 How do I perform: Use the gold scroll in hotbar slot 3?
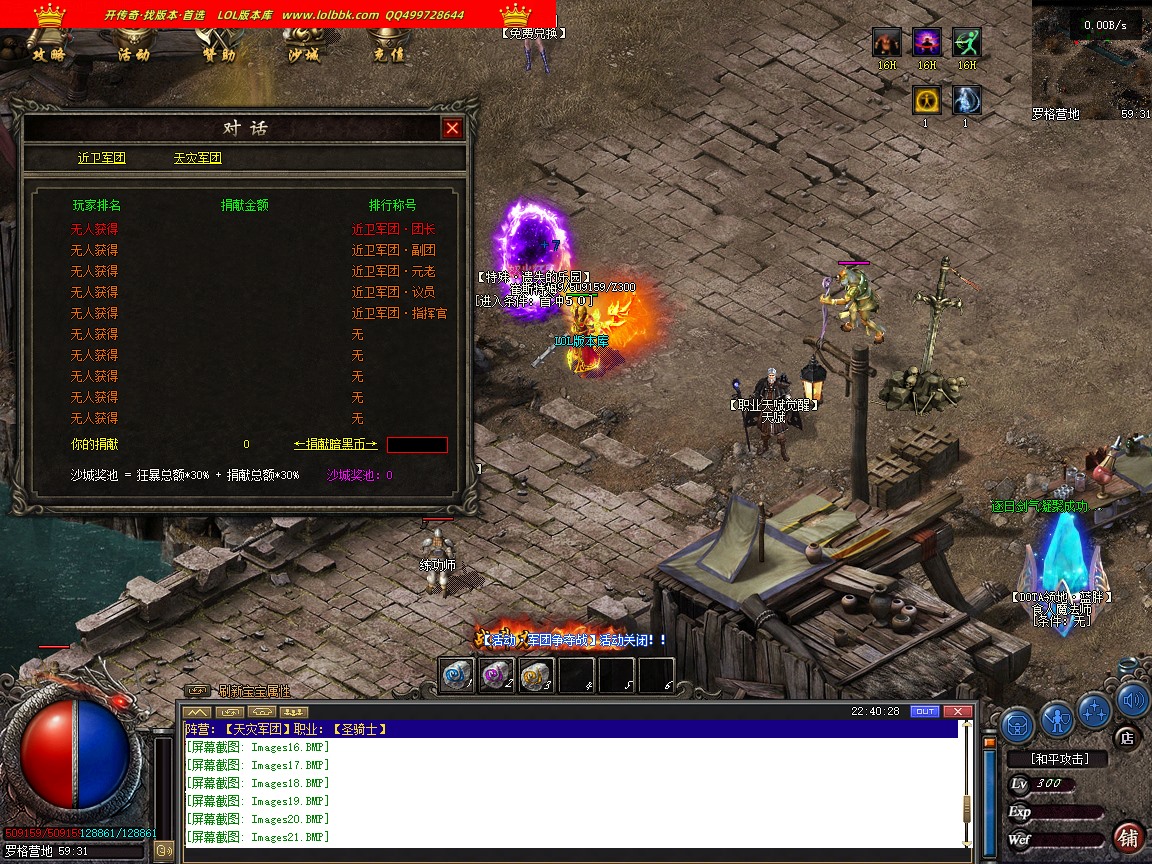[537, 675]
